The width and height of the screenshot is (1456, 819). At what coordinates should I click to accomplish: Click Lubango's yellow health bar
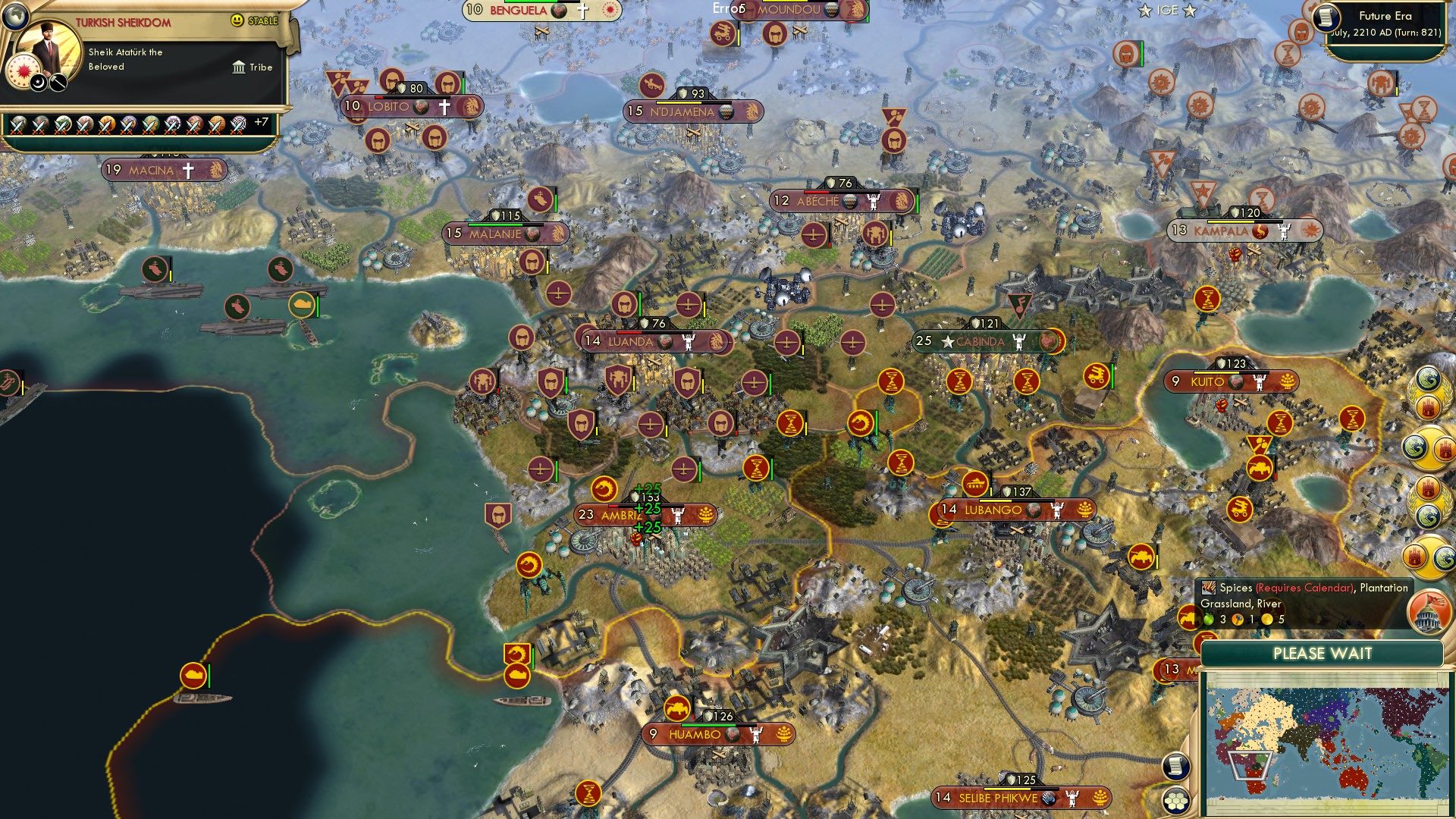[x=996, y=502]
